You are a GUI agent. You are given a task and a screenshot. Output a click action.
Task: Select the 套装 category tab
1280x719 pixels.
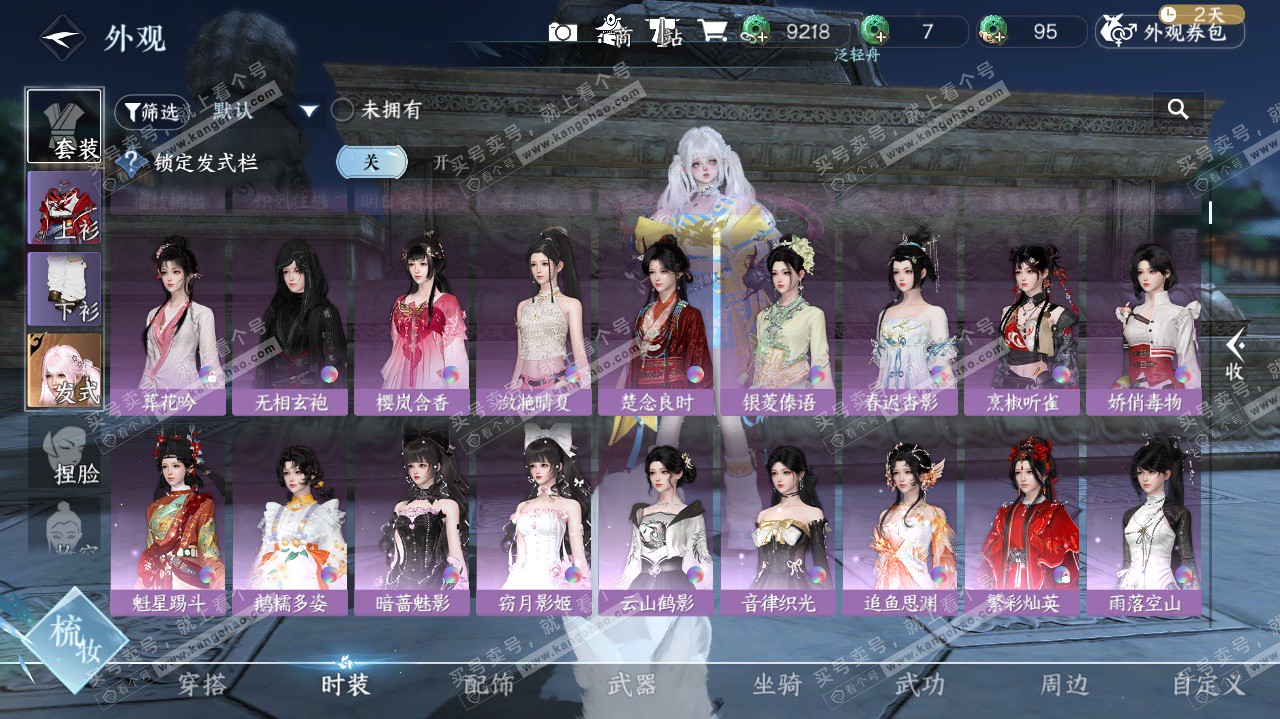coord(65,127)
